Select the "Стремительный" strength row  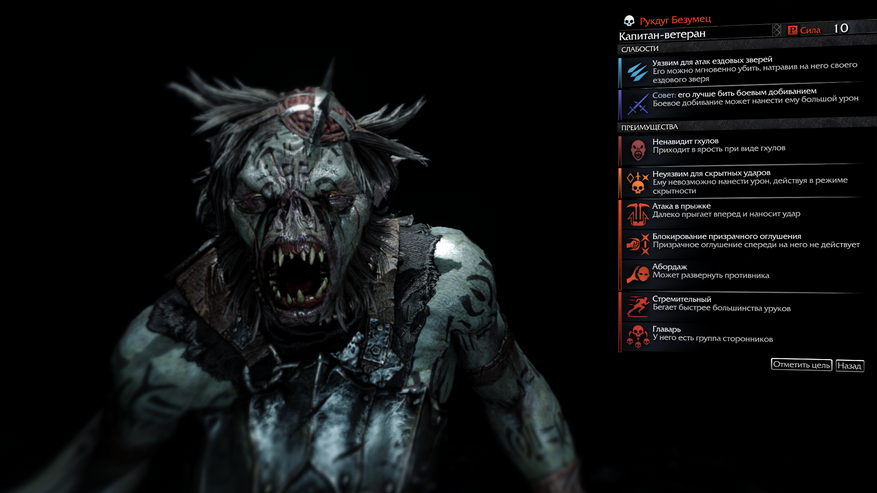coord(740,305)
